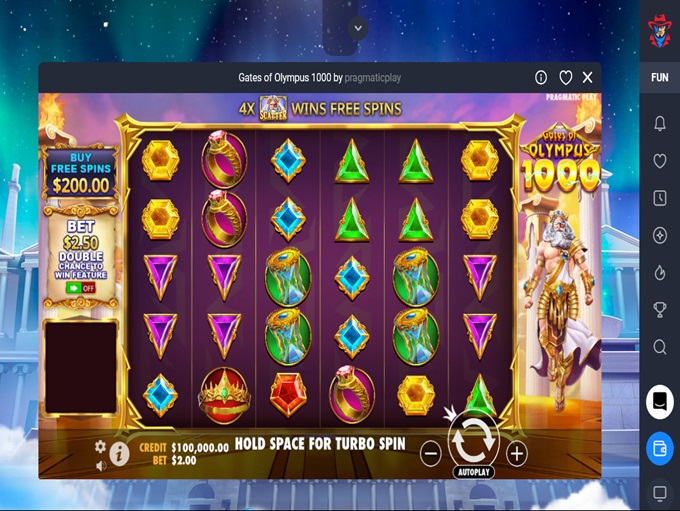Close the Gates of Olympus game window
Viewport: 680px width, 511px height.
[588, 77]
